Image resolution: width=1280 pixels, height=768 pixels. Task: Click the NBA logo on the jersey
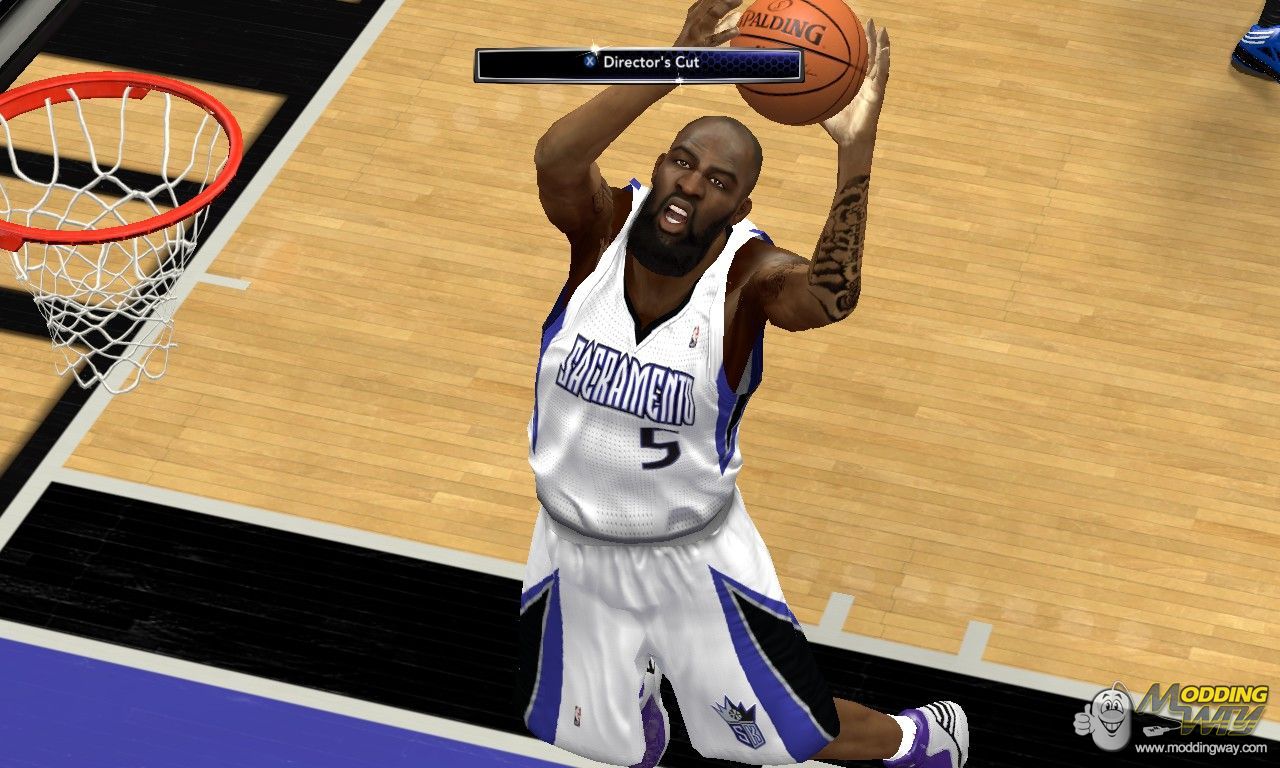[x=697, y=335]
